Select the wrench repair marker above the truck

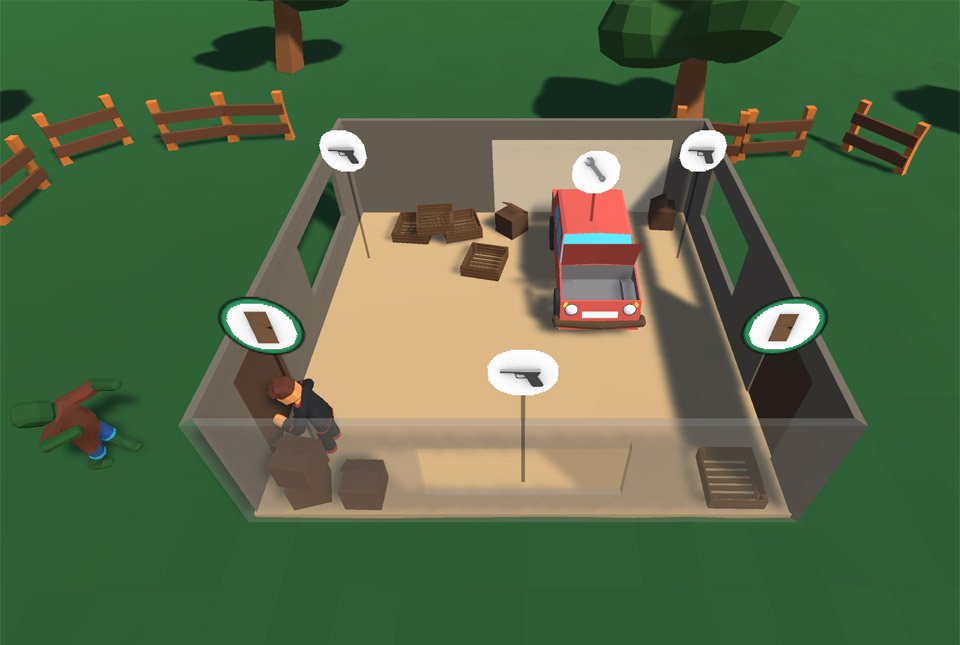tap(595, 170)
